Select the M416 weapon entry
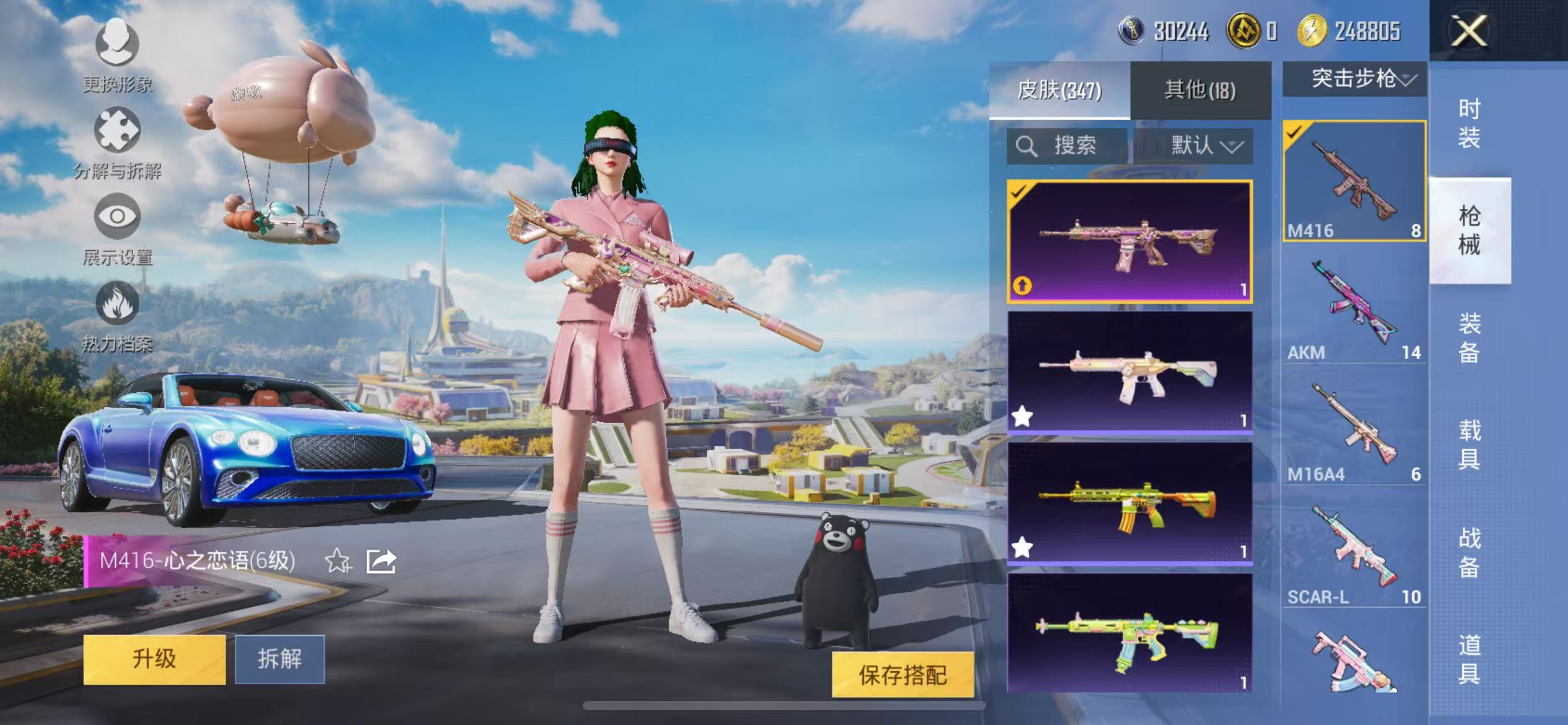Image resolution: width=1568 pixels, height=725 pixels. pyautogui.click(x=1354, y=180)
